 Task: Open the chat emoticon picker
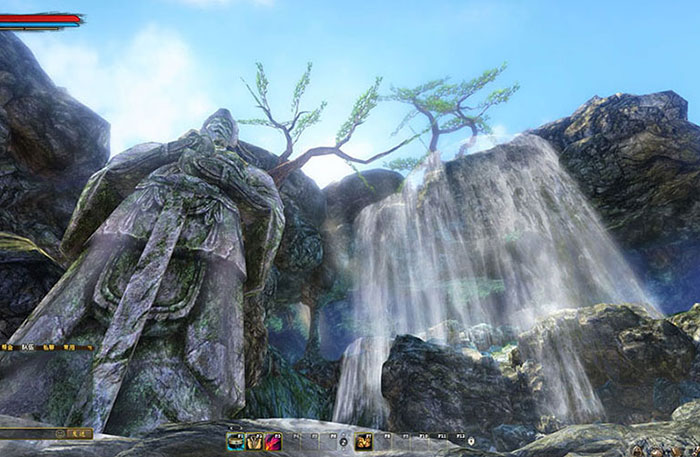pyautogui.click(x=60, y=434)
